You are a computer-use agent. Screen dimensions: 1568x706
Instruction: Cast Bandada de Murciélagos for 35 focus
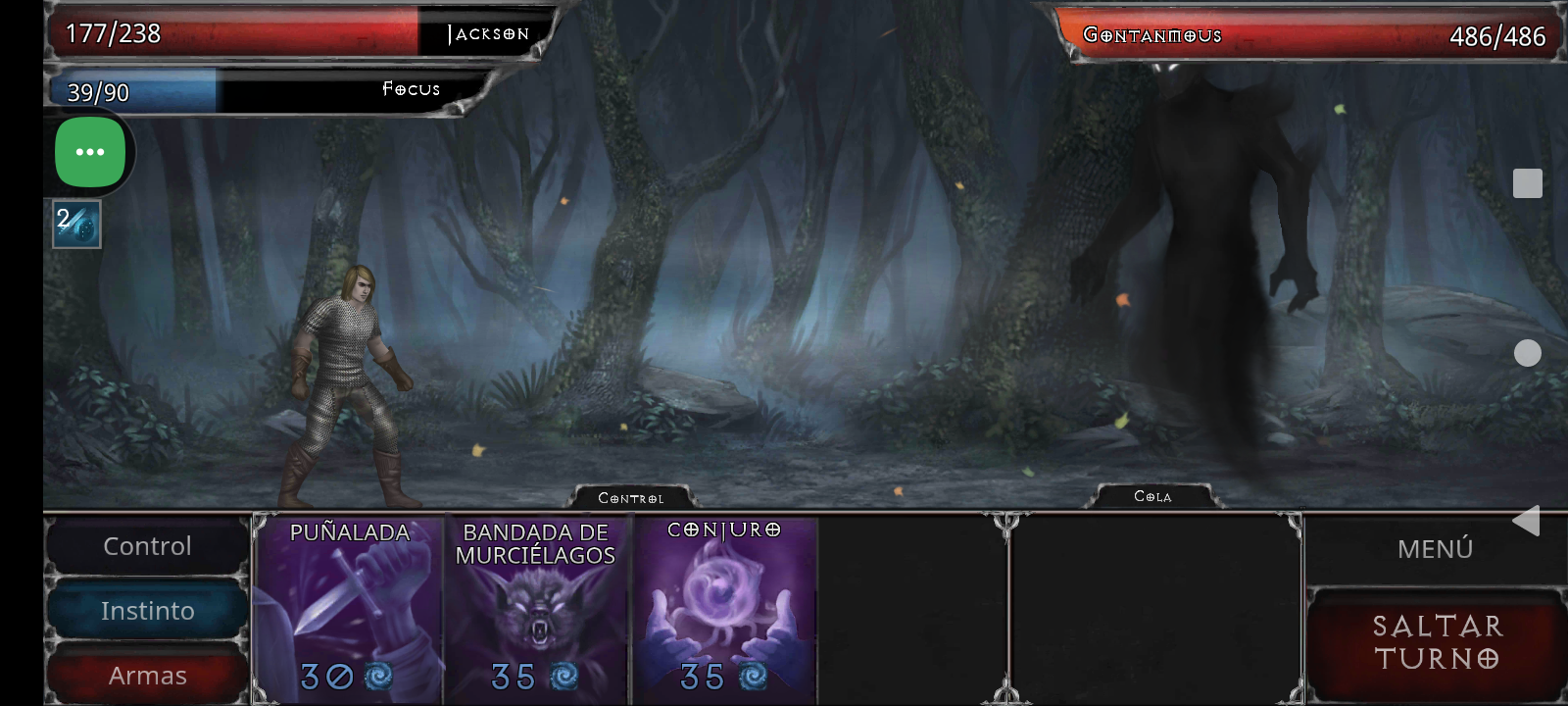[537, 608]
